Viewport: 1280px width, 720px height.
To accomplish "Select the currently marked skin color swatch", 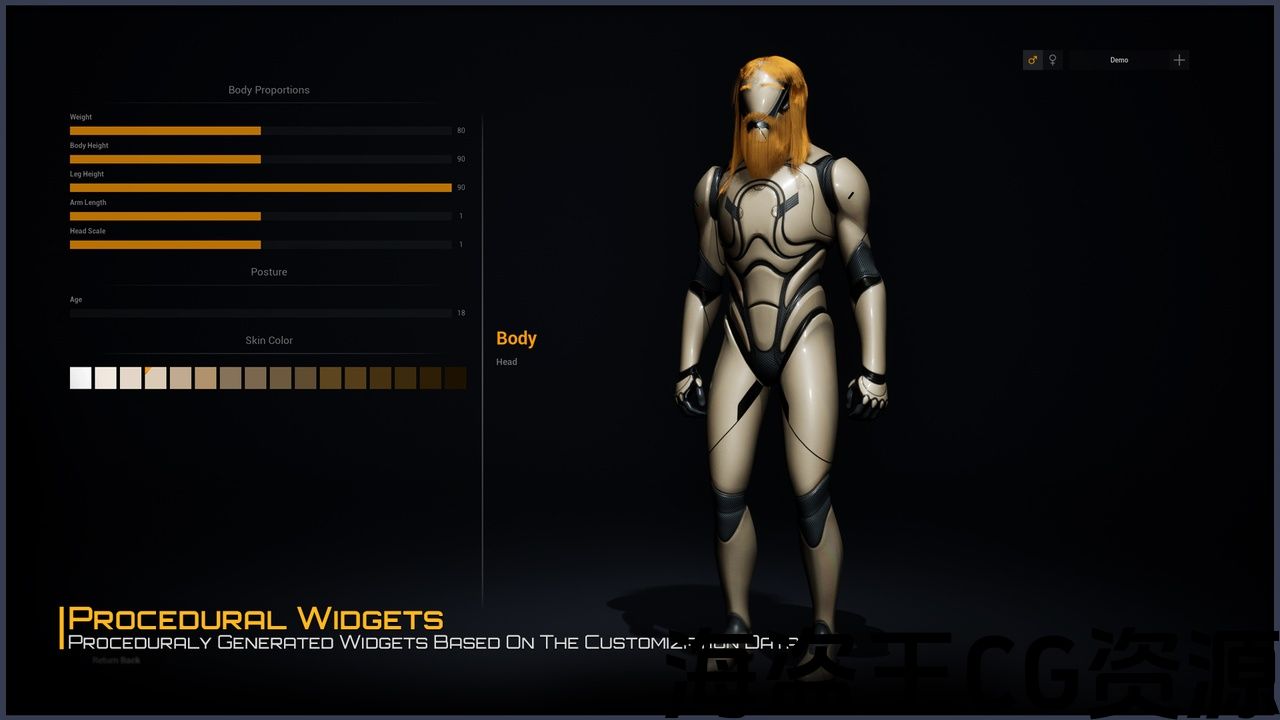I will pyautogui.click(x=156, y=378).
